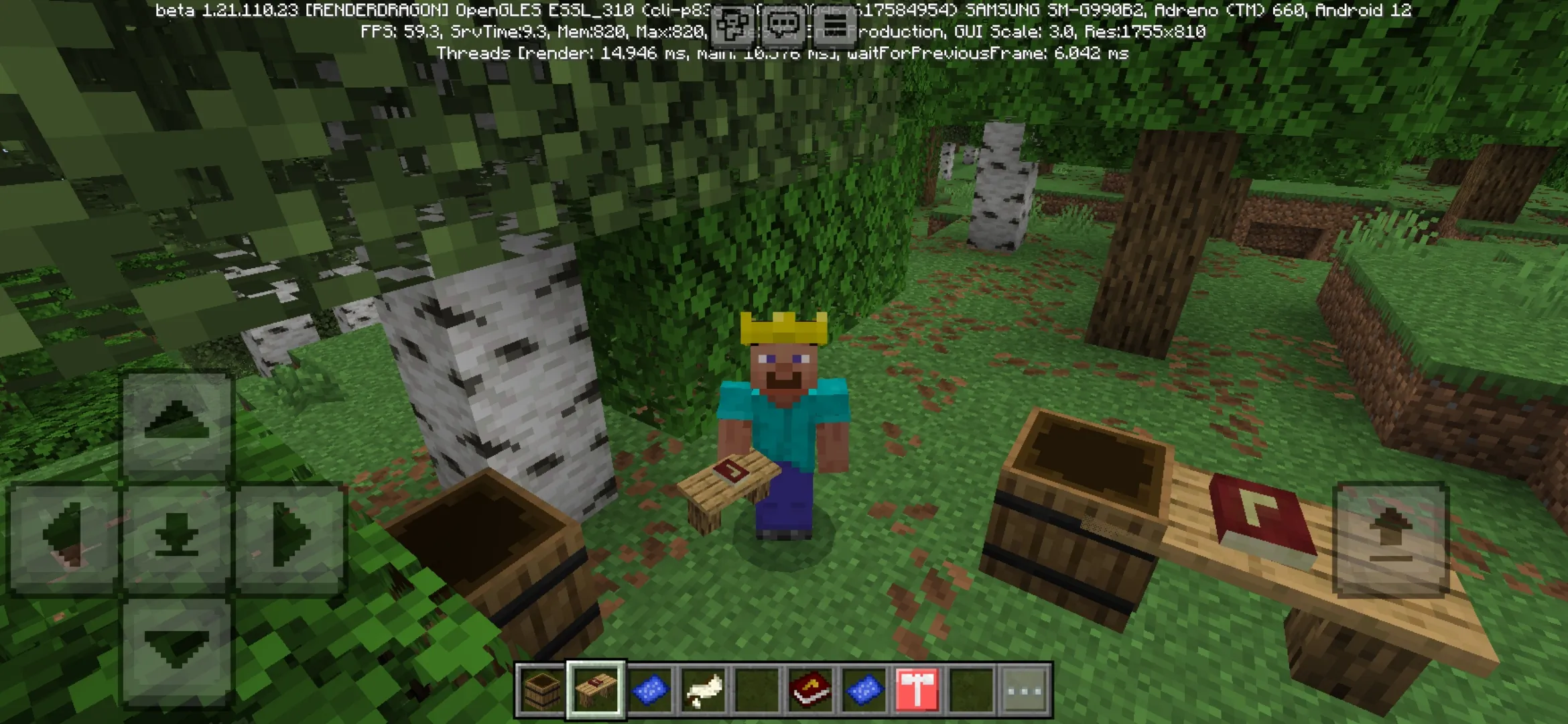Open the emote menu button
This screenshot has width=1568, height=724.
732,26
